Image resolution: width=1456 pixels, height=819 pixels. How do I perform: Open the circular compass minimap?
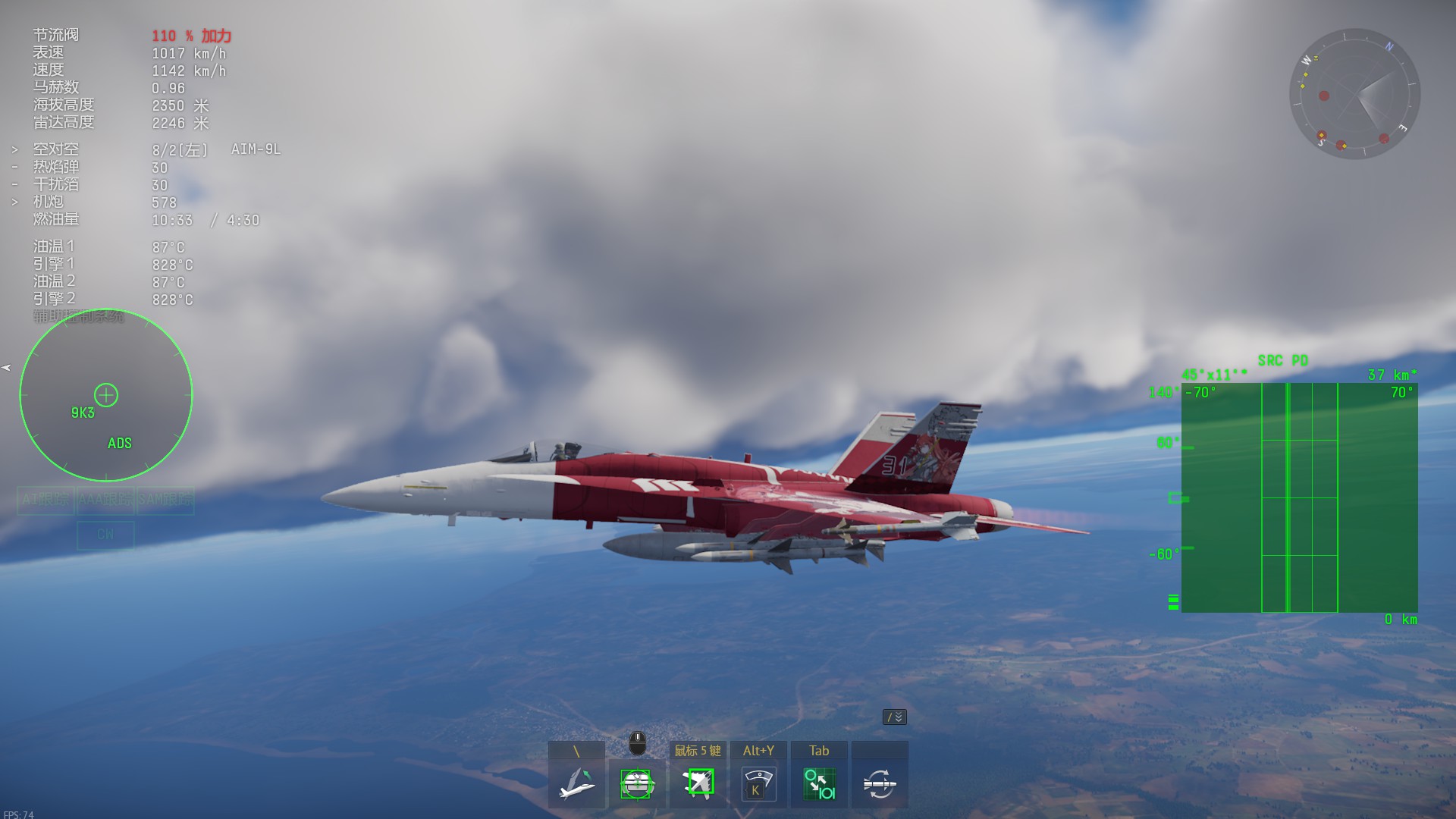[1354, 94]
